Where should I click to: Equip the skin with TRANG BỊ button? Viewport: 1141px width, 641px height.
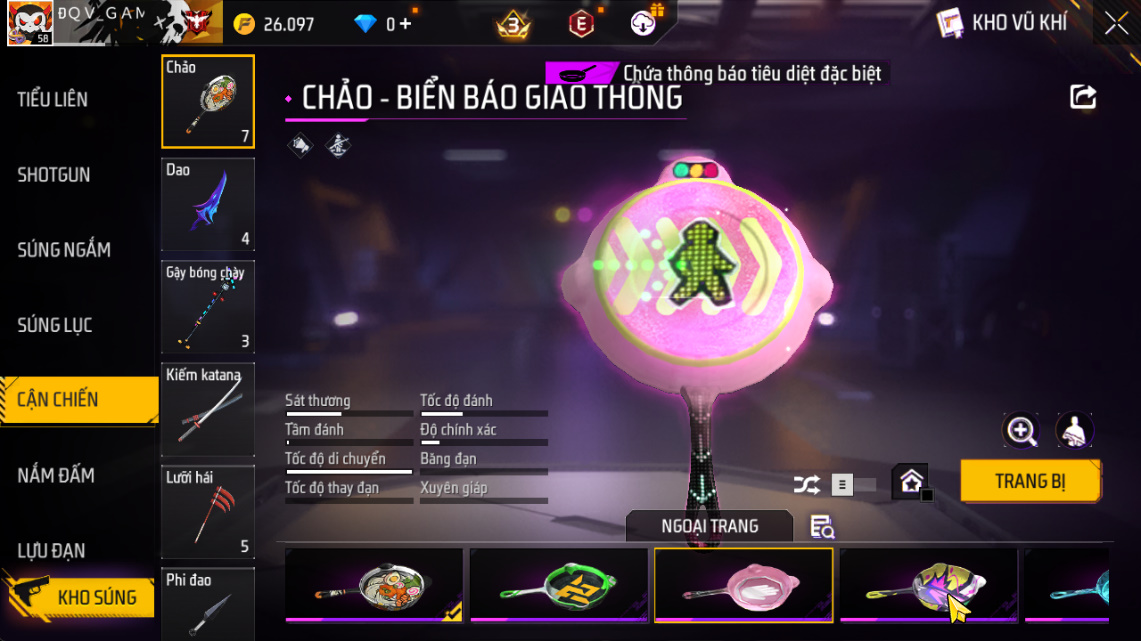coord(1030,481)
